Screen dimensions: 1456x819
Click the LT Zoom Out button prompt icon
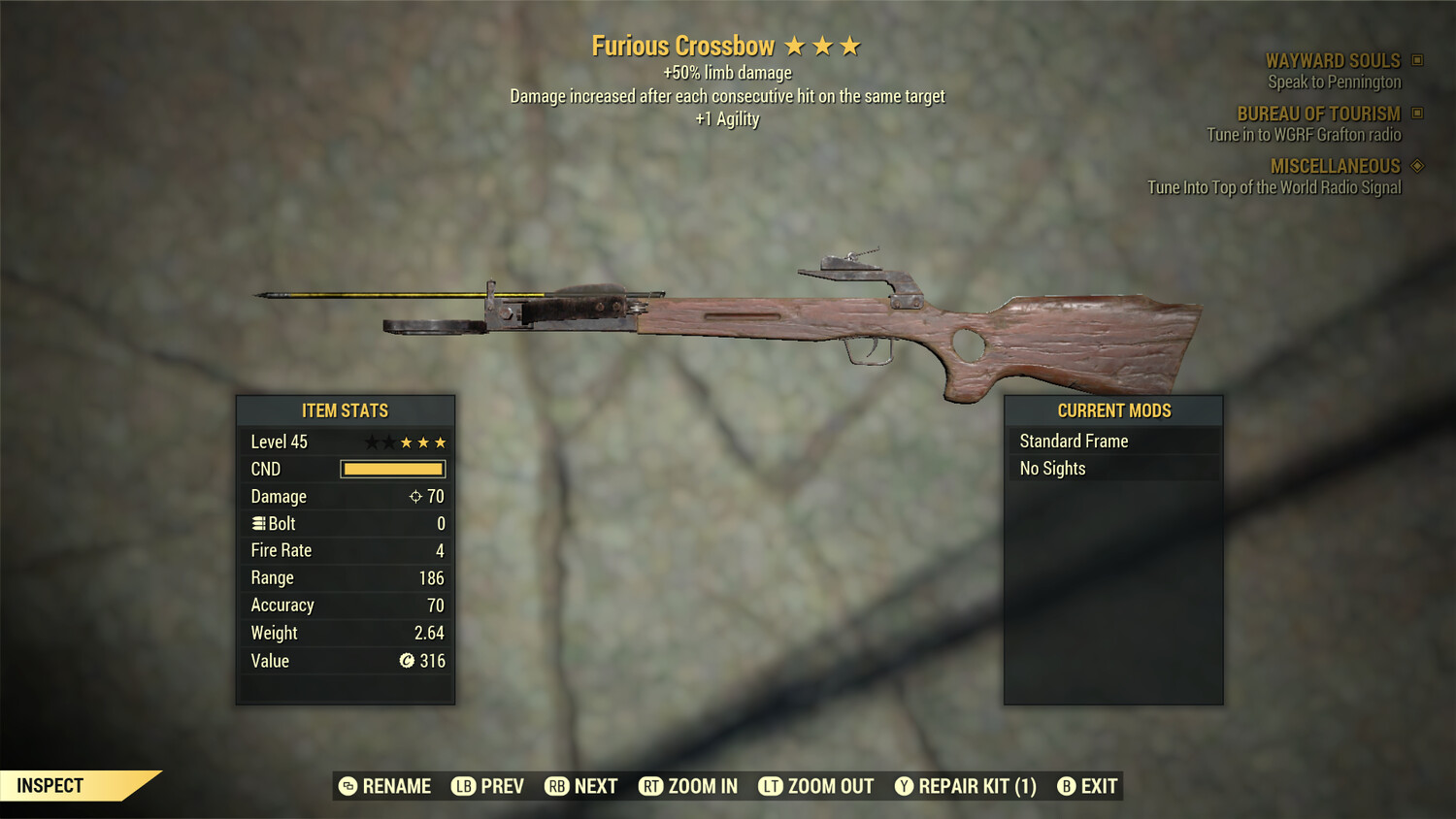tap(773, 786)
